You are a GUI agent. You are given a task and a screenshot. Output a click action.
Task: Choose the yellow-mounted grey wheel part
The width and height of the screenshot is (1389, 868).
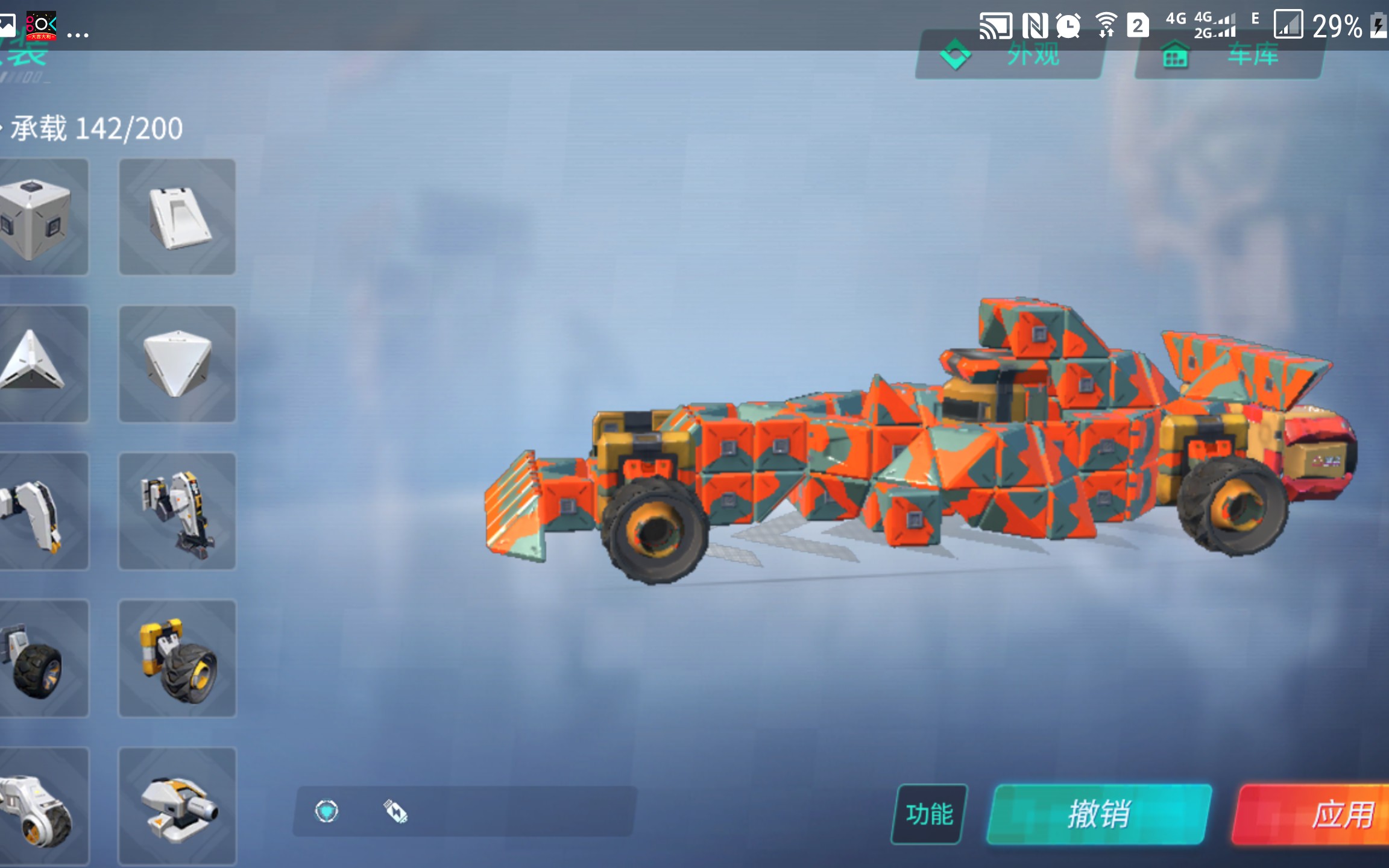[177, 658]
